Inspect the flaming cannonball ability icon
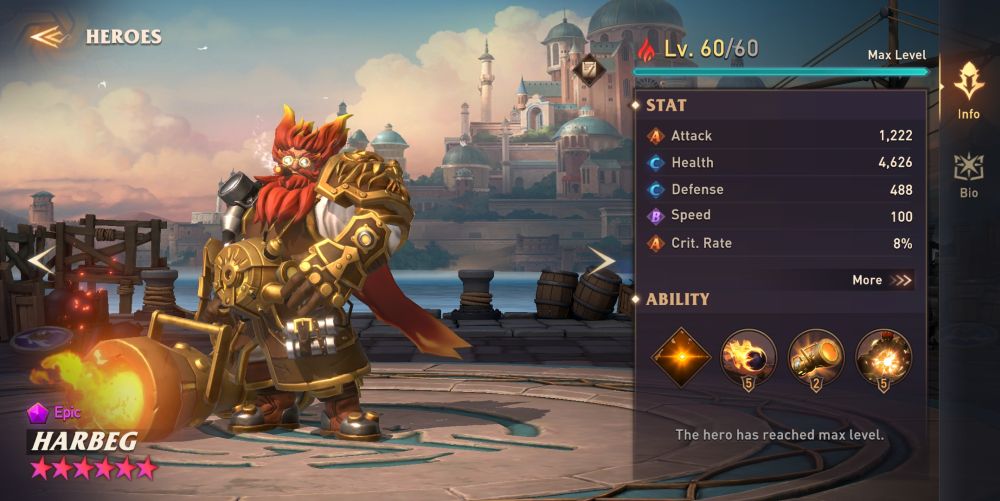 coord(748,357)
